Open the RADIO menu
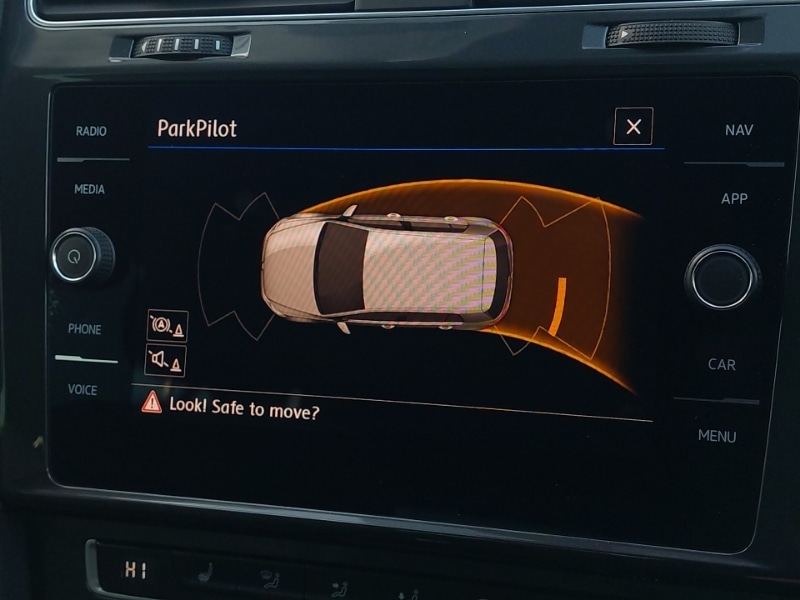800x600 pixels. (x=91, y=131)
